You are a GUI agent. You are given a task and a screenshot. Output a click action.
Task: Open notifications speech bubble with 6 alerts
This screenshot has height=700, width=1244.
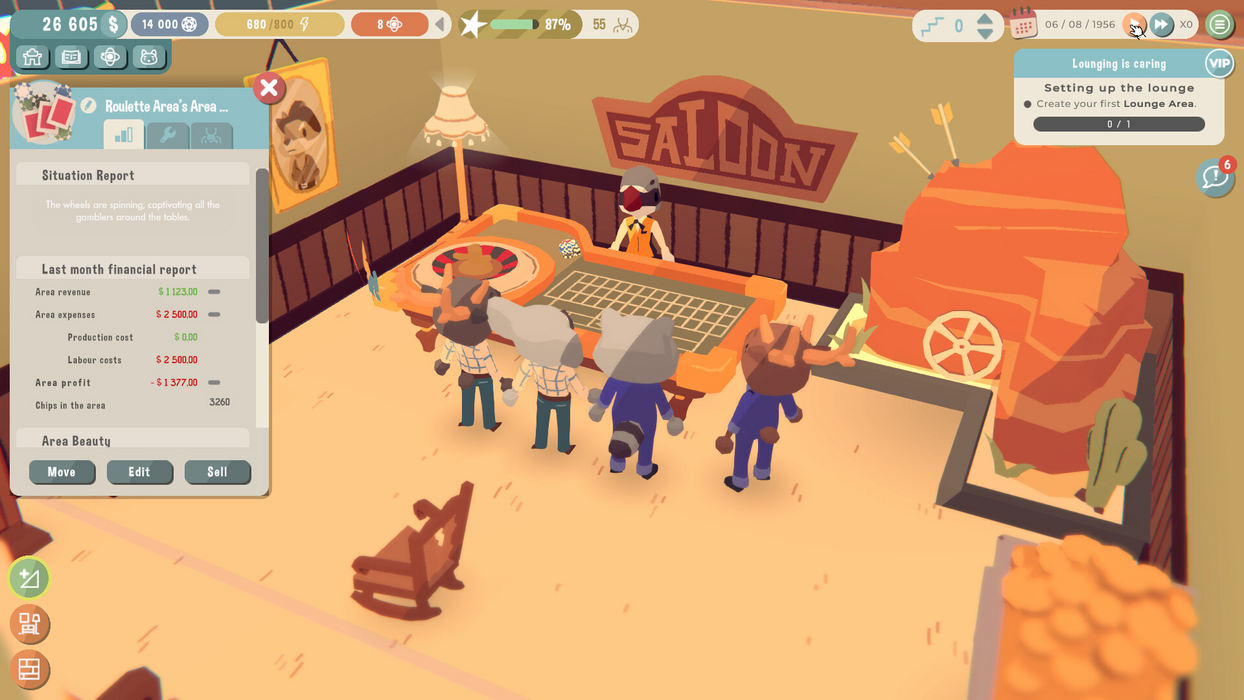click(1214, 178)
